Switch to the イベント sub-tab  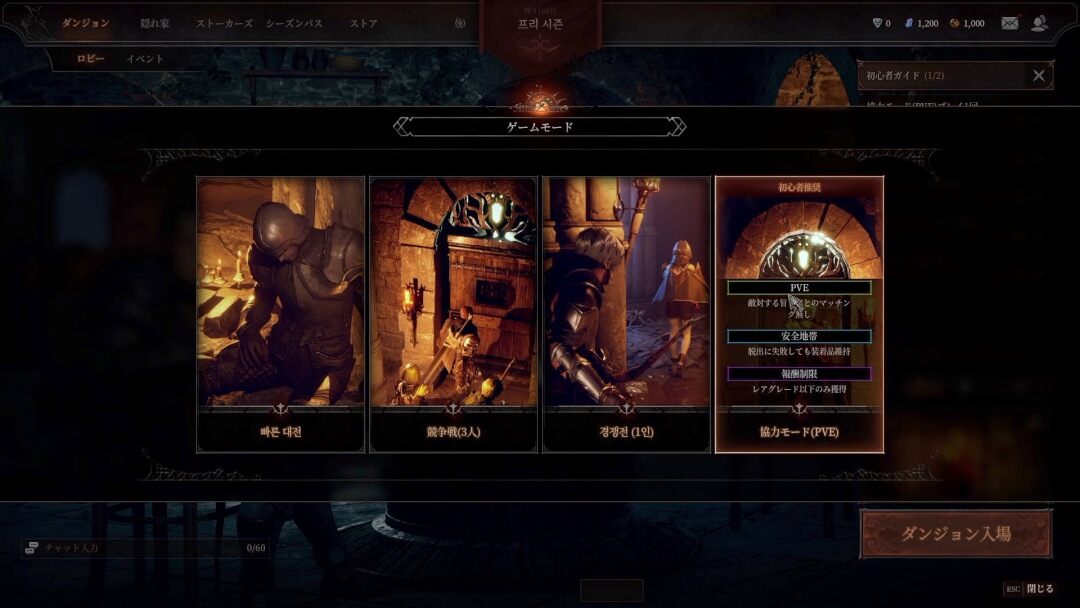pos(145,59)
